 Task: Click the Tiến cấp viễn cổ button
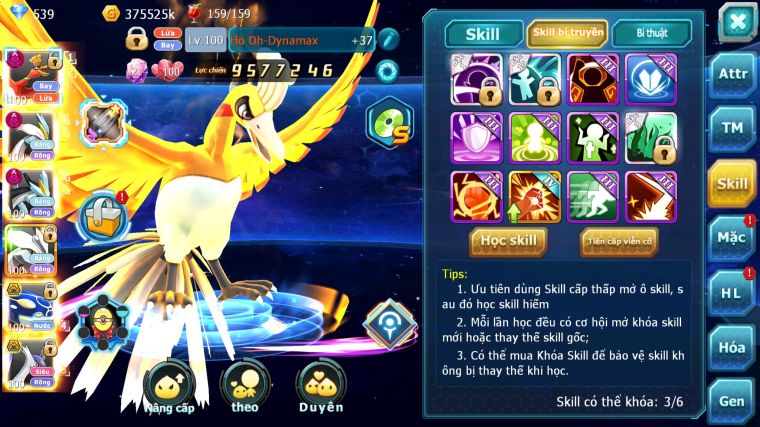point(619,241)
